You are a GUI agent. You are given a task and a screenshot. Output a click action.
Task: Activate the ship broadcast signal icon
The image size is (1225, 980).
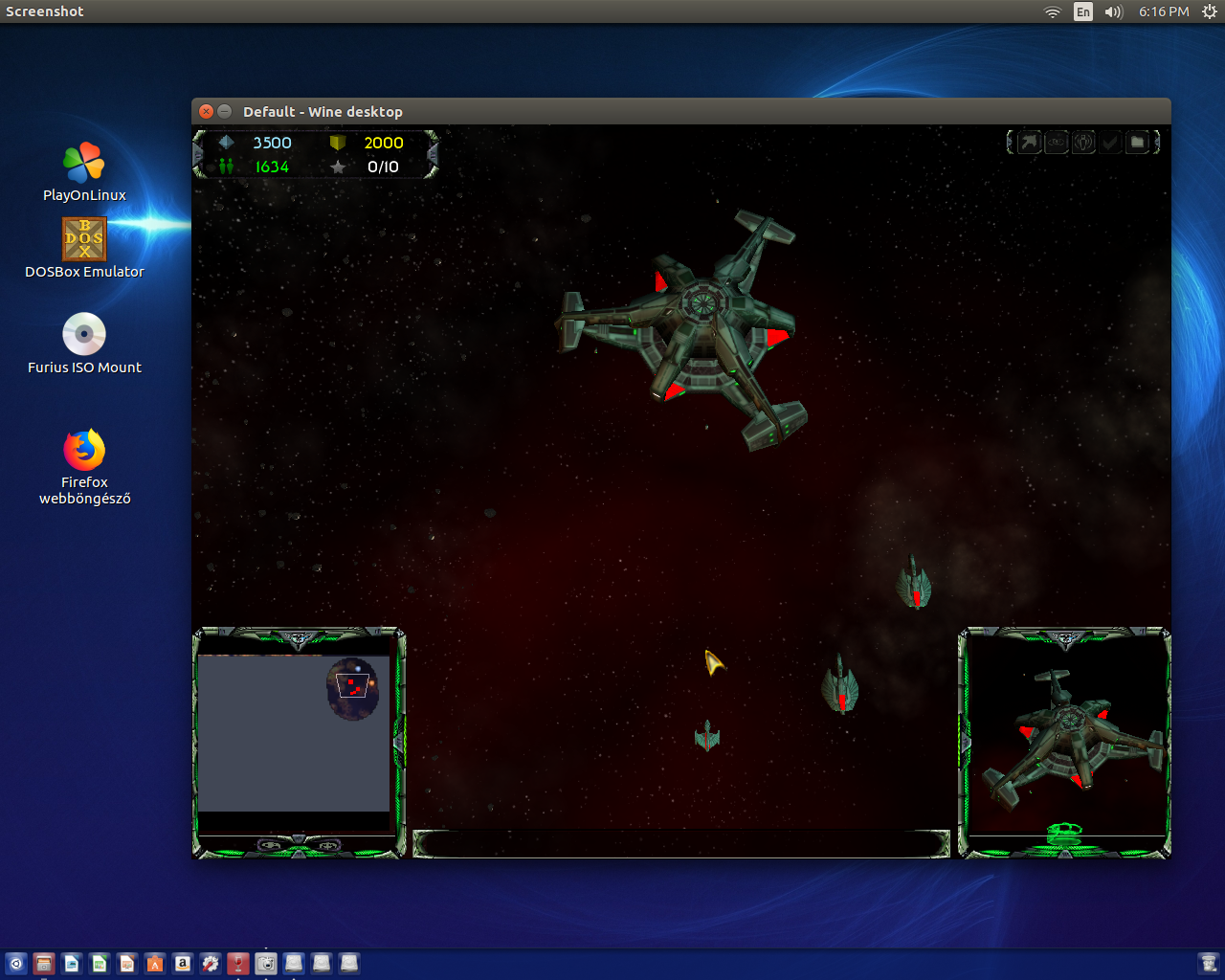click(1083, 143)
